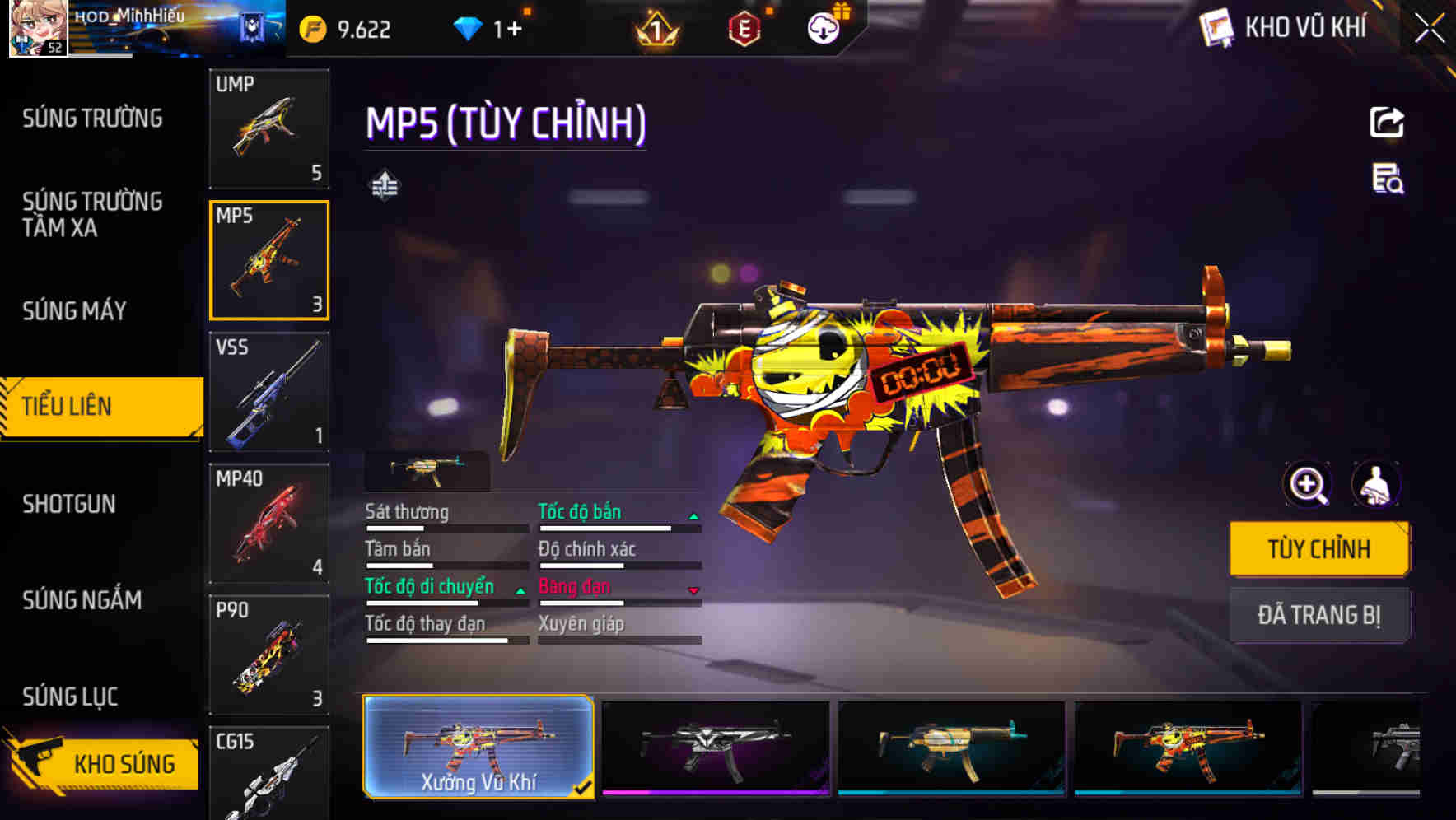Screen dimensions: 1456x820
Task: Close the weapon armory screen
Action: coord(1430,29)
